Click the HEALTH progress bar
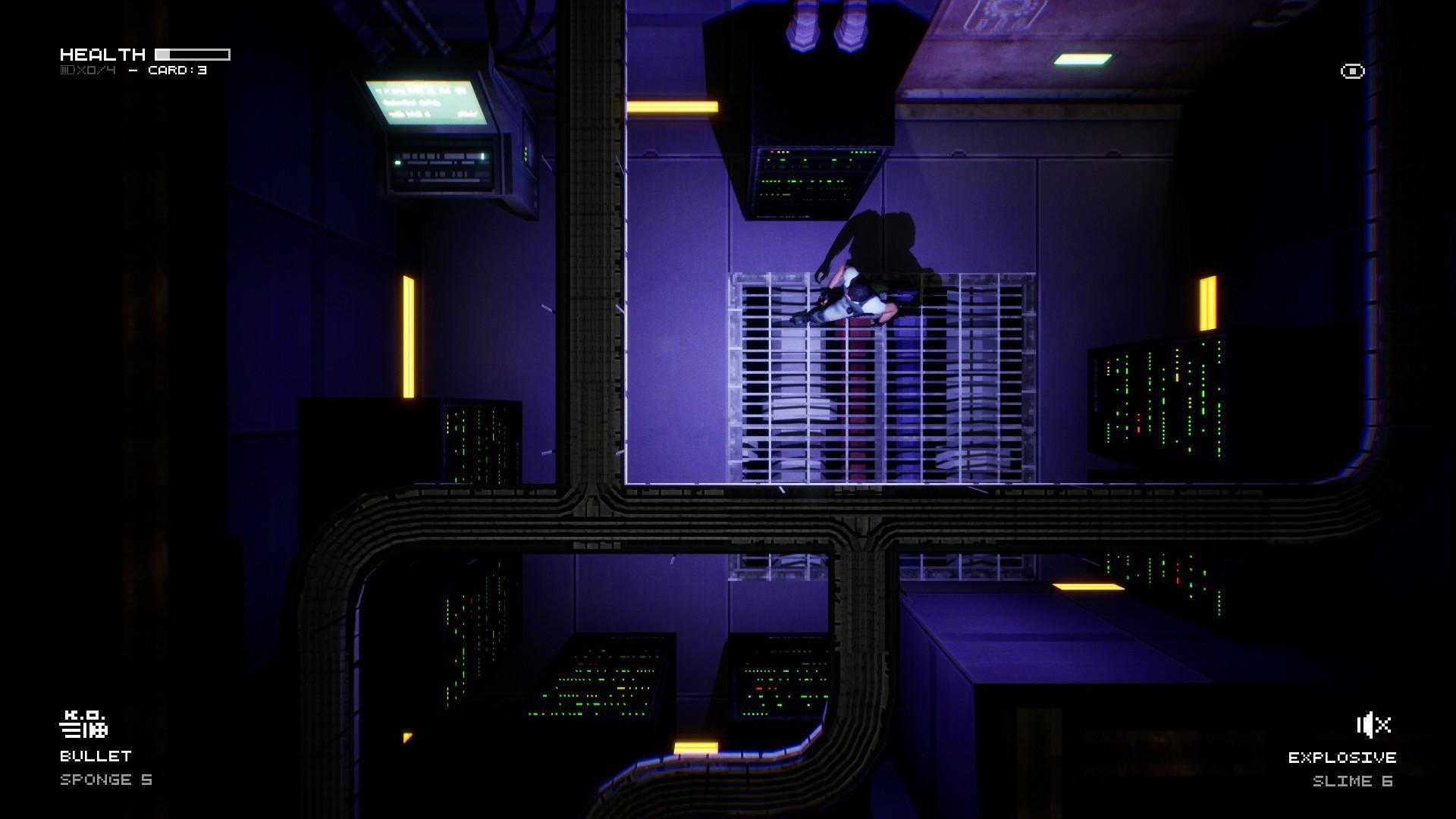 (x=191, y=53)
